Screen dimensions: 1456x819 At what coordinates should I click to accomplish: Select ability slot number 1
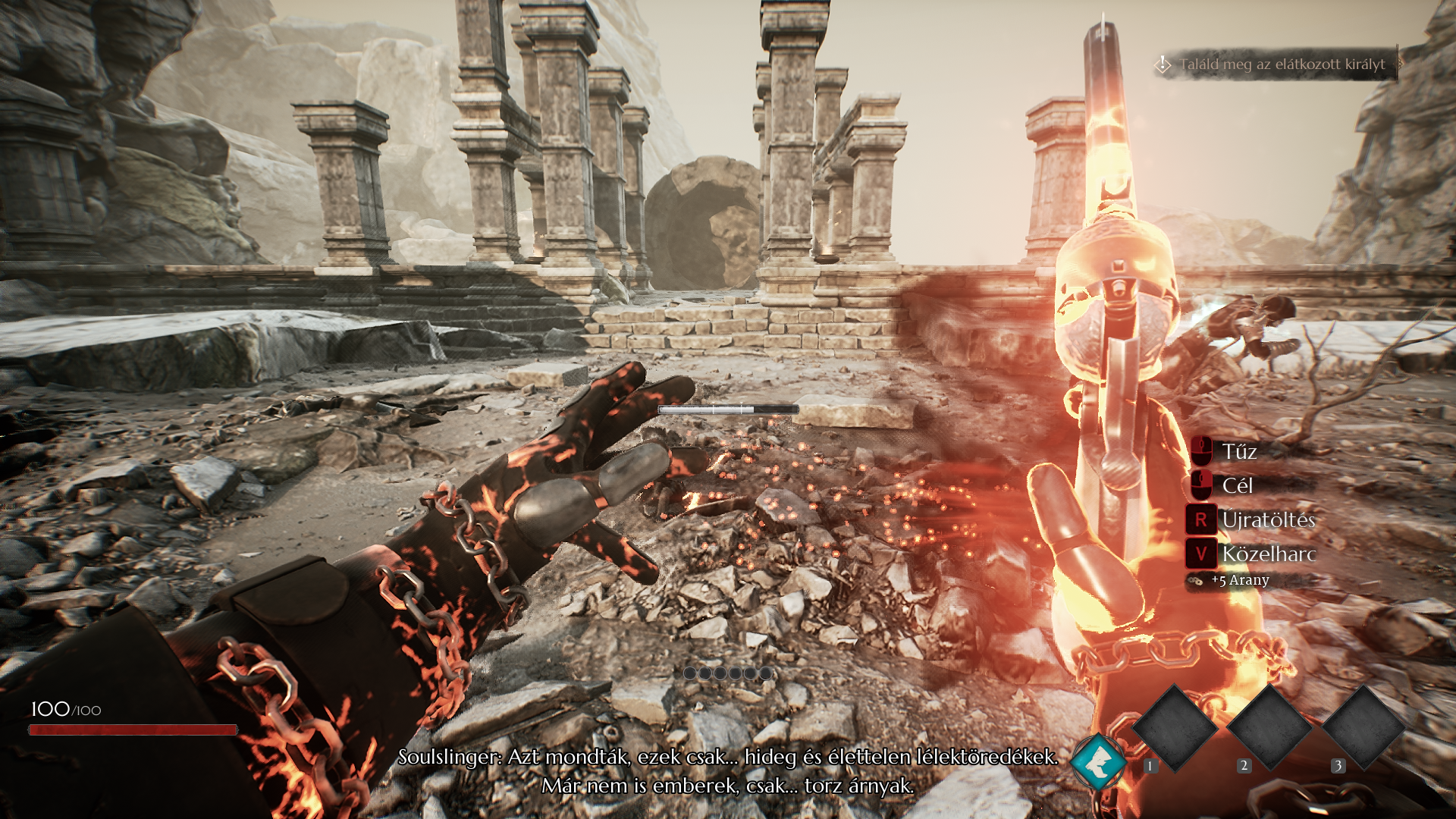click(1175, 726)
